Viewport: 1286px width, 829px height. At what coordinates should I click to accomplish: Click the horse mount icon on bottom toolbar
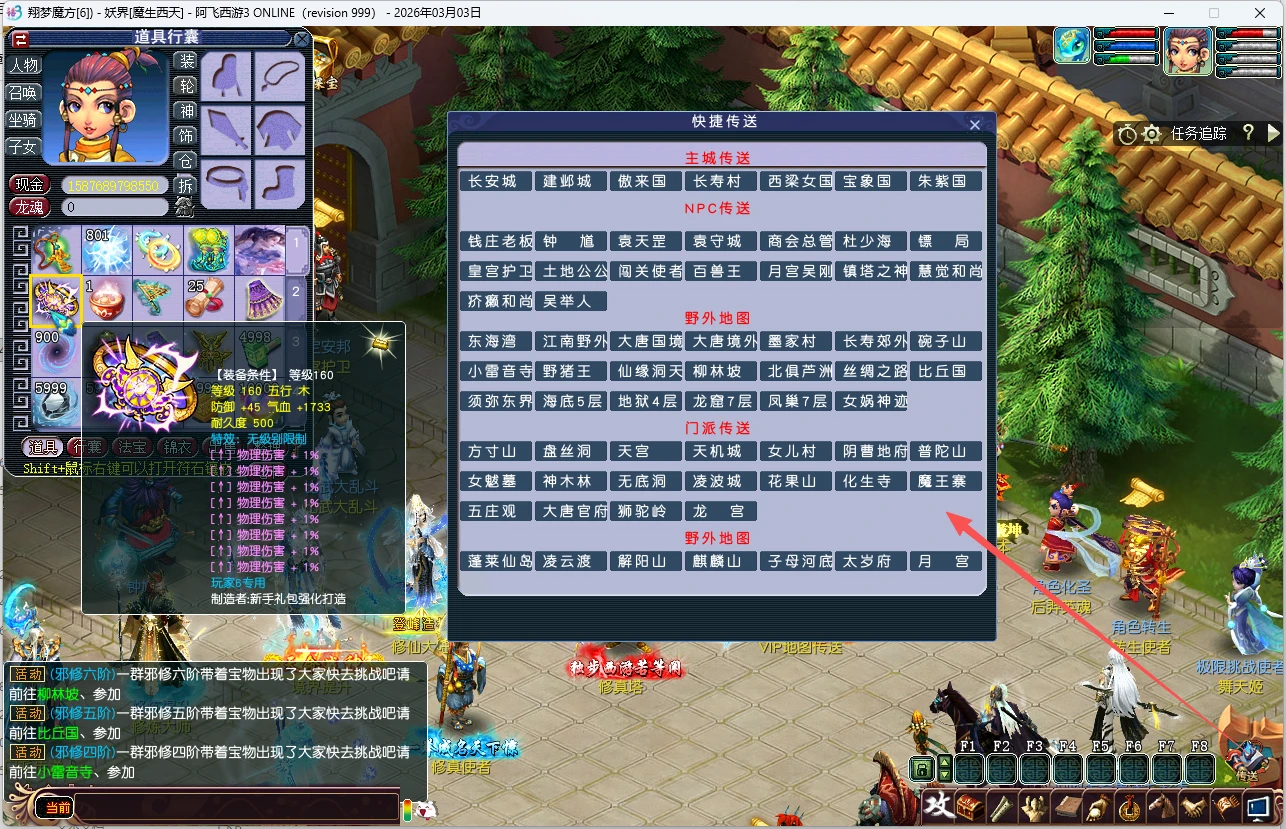pos(1163,807)
